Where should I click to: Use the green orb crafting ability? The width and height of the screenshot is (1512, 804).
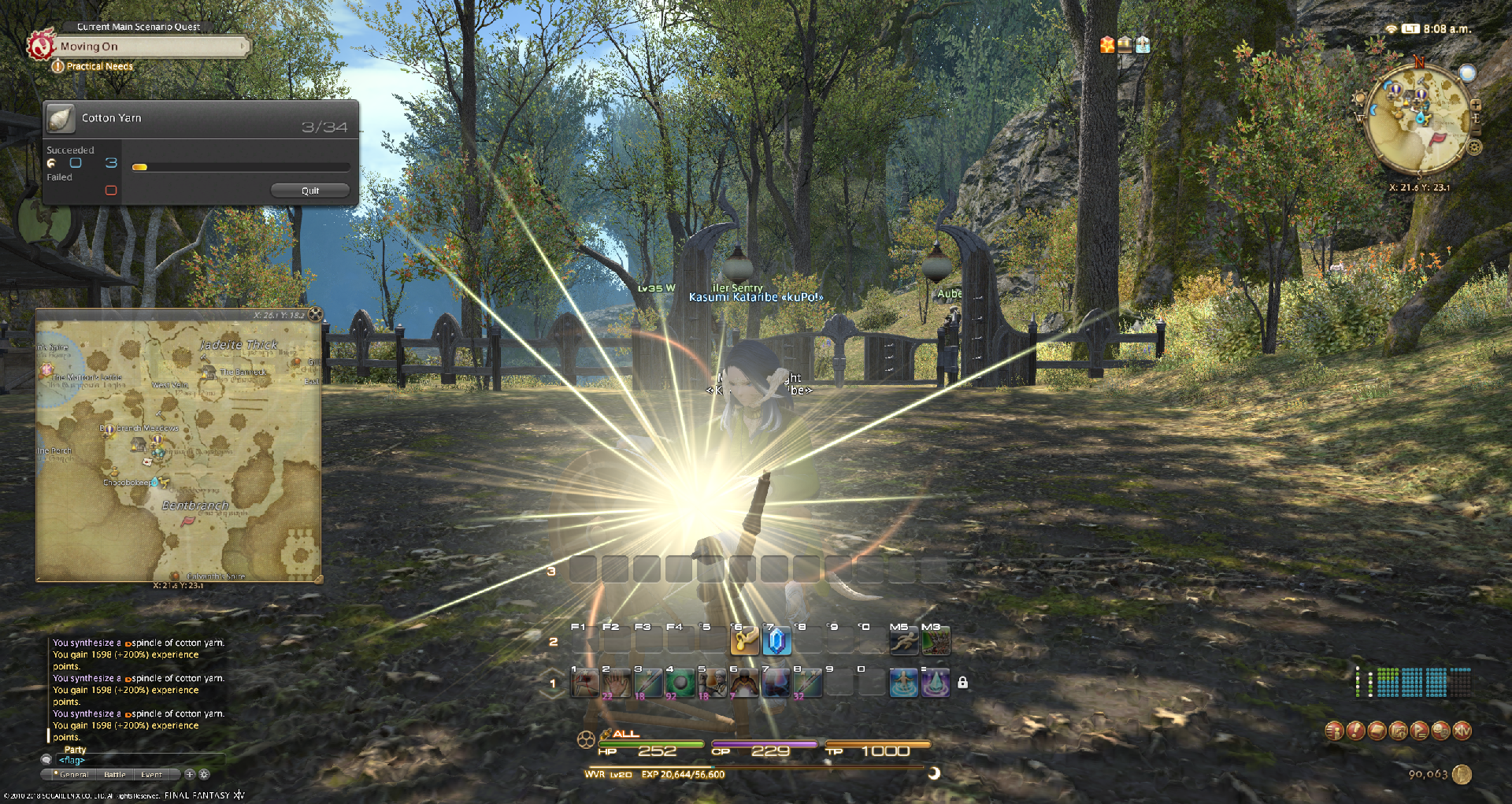pos(680,683)
